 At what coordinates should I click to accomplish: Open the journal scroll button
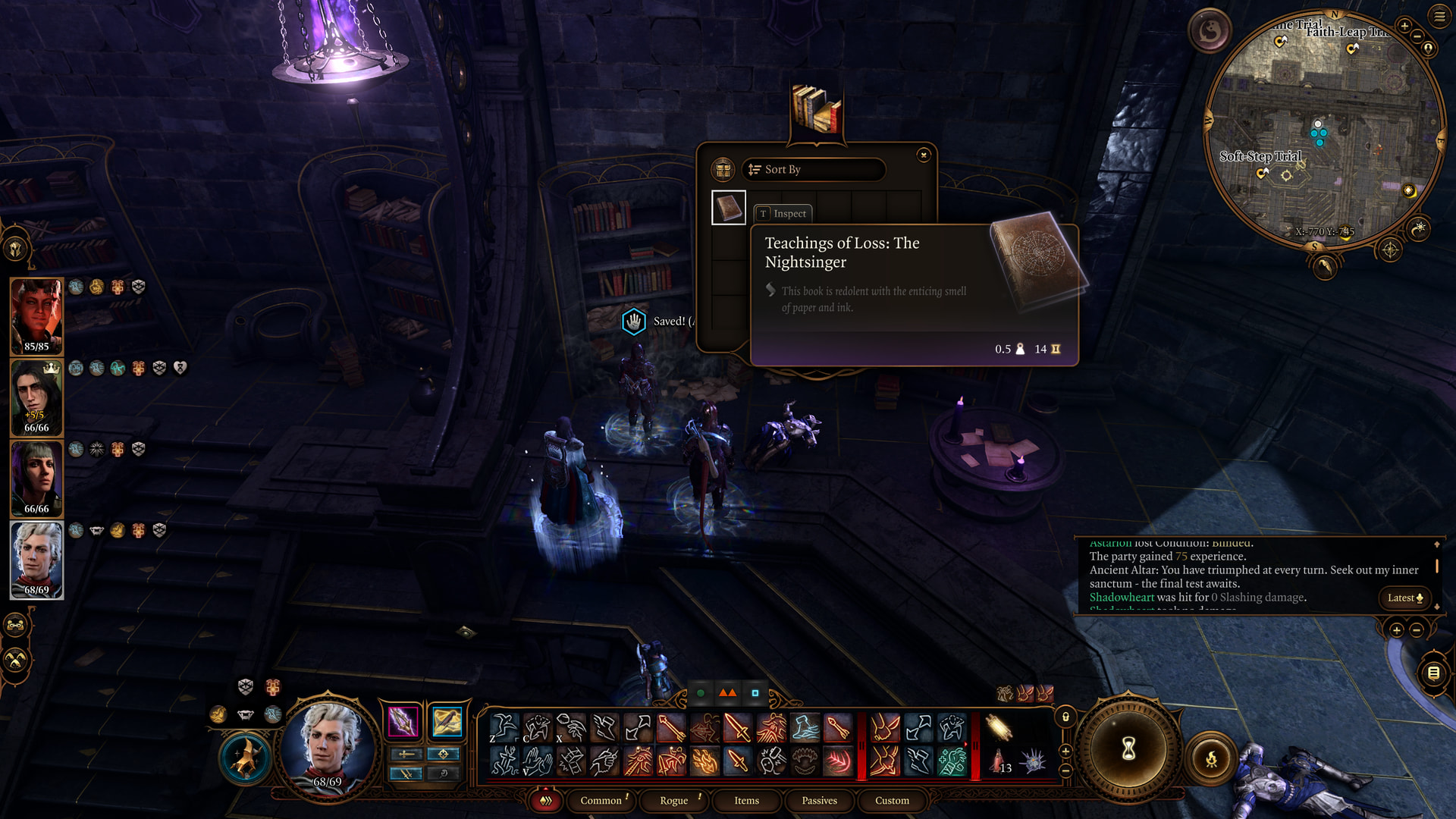[1433, 673]
